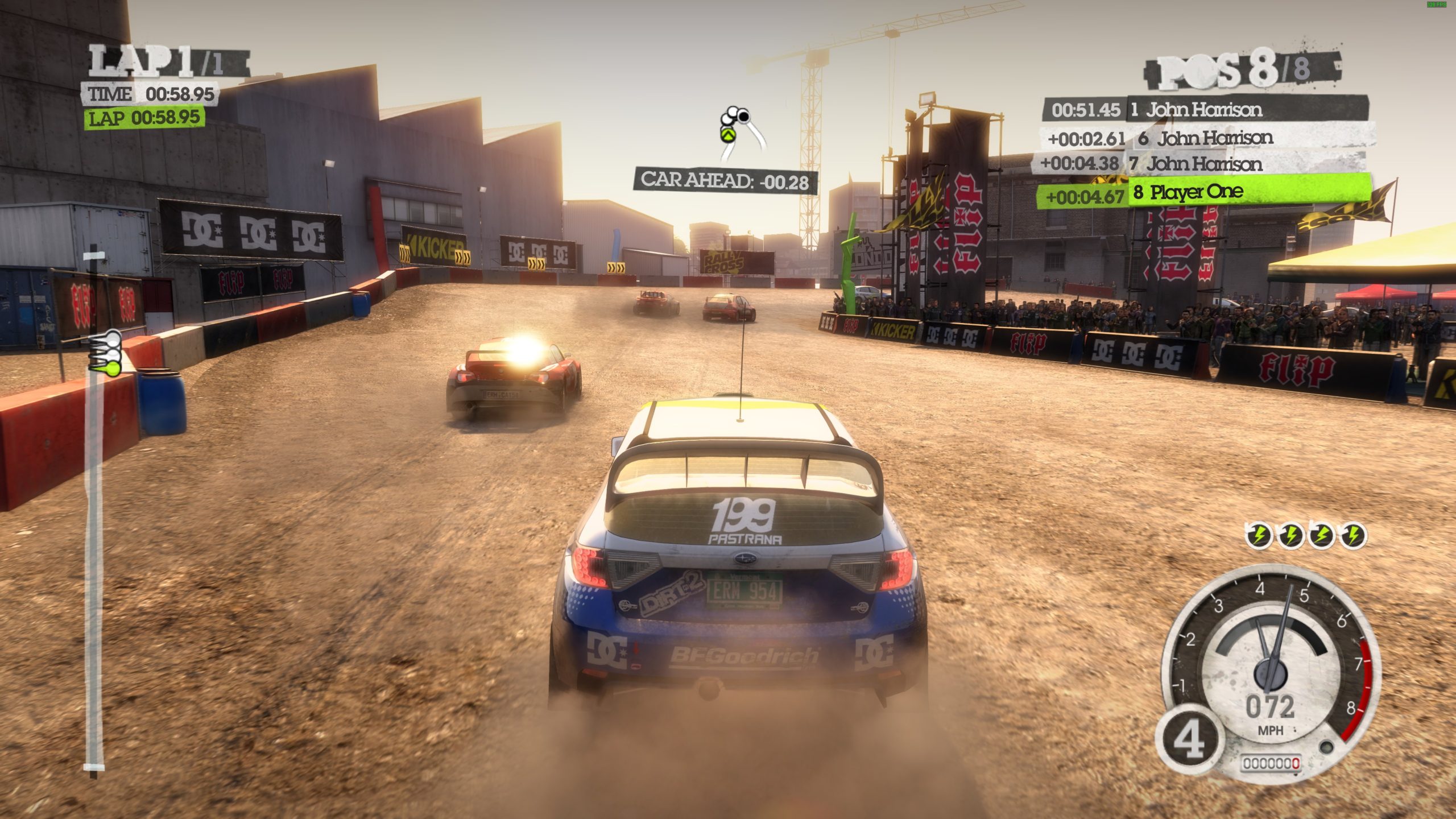
Task: Click the green player marker on track progress bar
Action: 112,370
